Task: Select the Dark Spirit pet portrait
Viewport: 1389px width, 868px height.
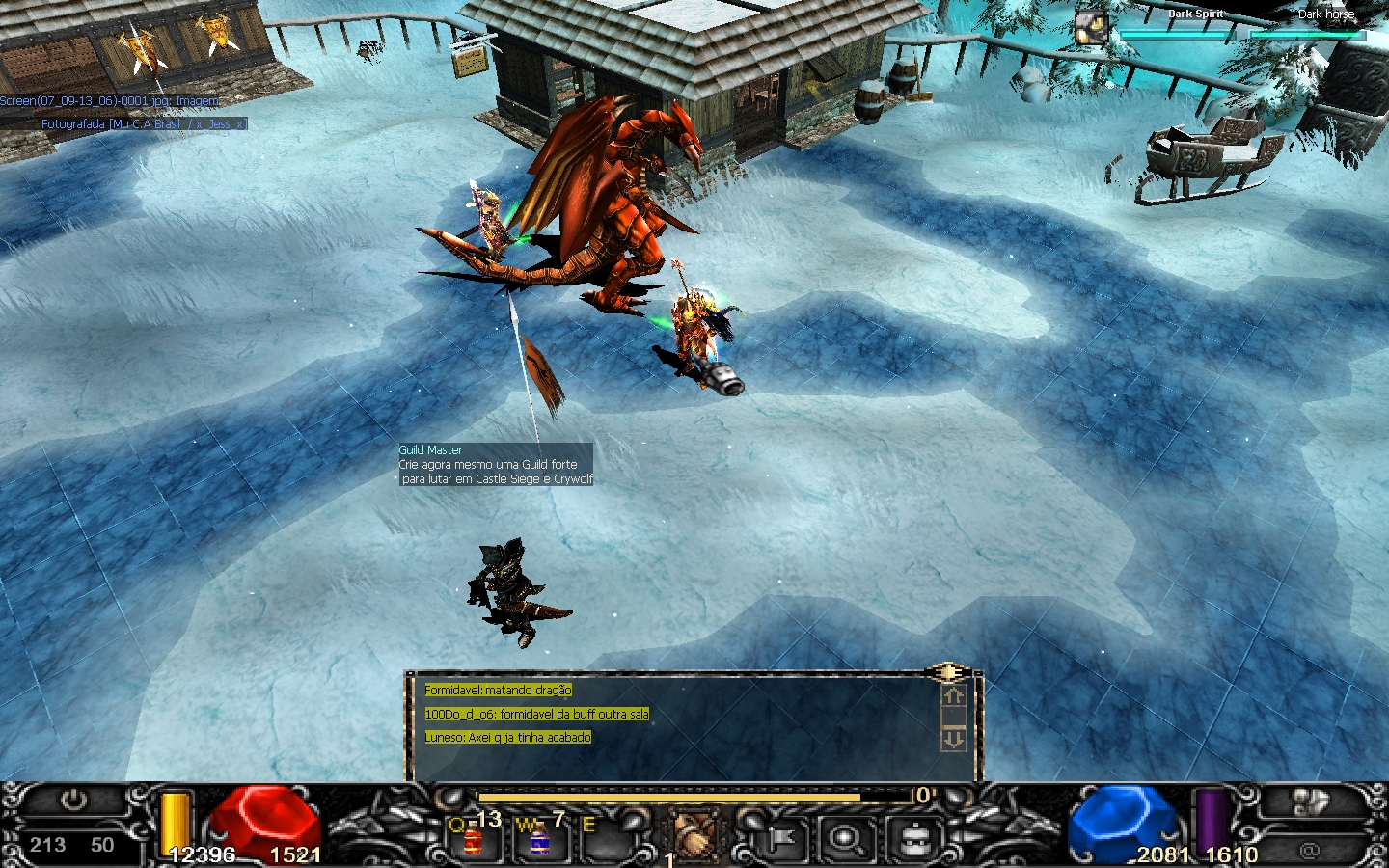Action: pyautogui.click(x=1092, y=27)
